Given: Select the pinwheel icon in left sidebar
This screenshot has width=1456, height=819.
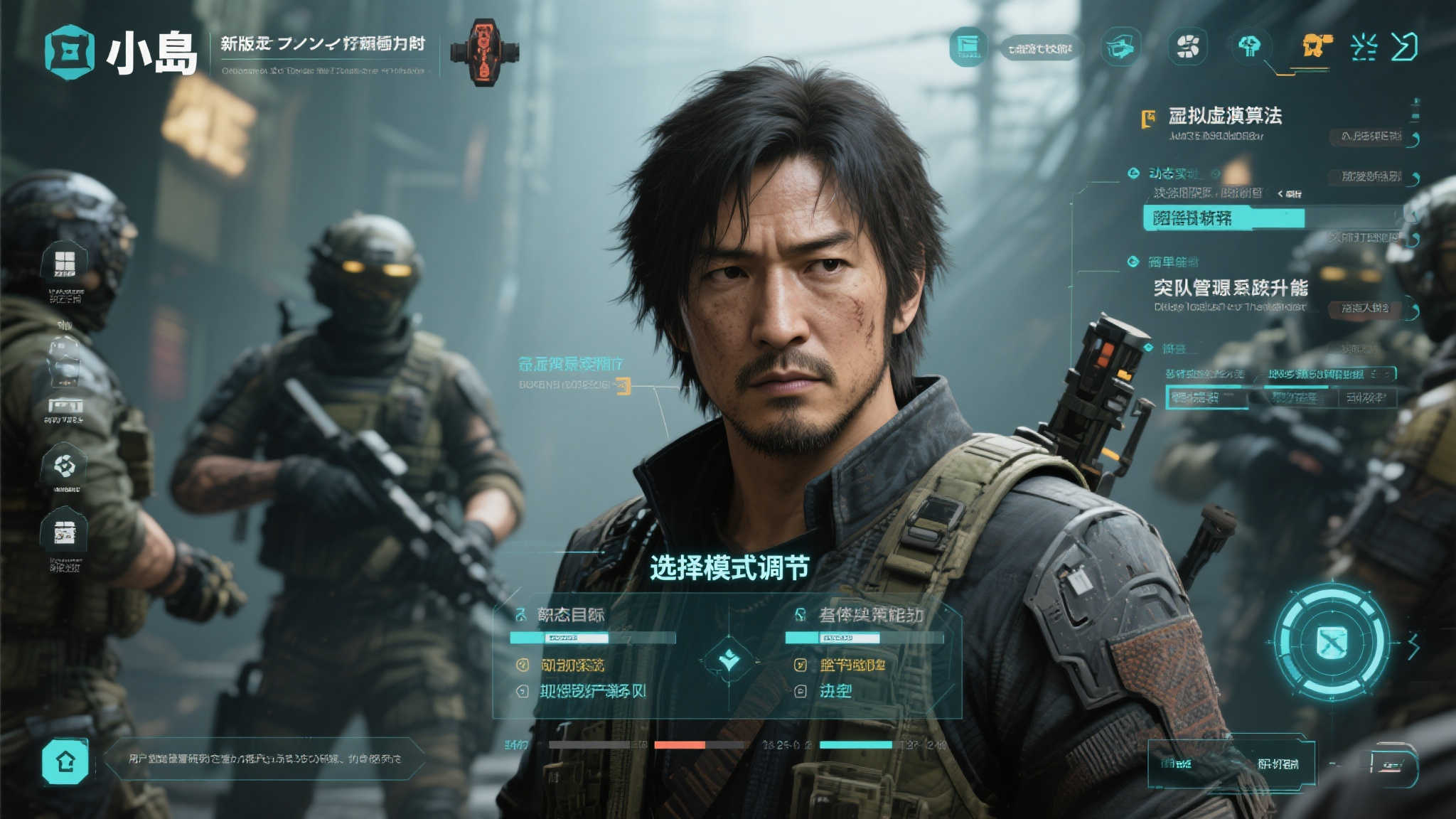Looking at the screenshot, I should click(65, 466).
